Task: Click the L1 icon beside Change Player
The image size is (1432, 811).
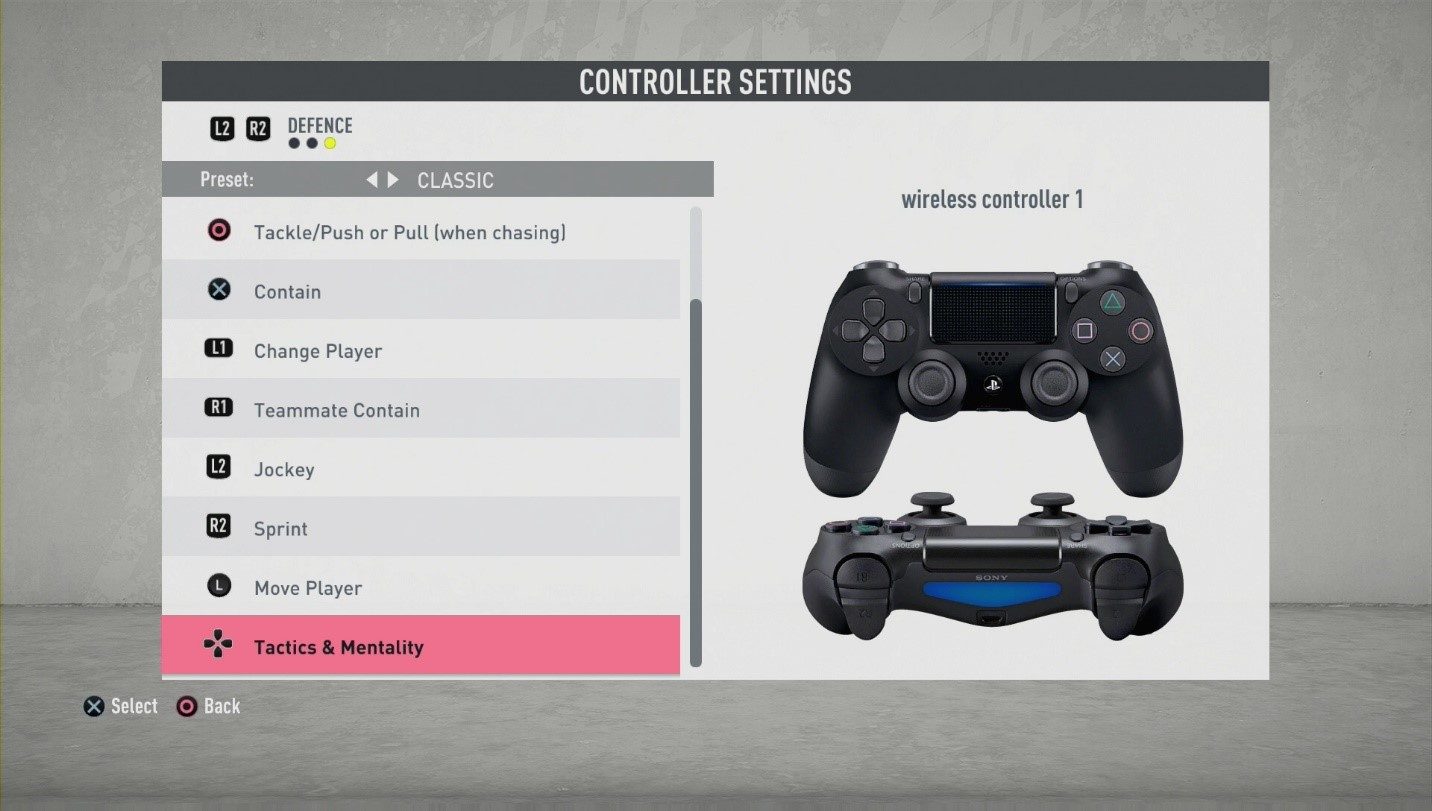Action: coord(218,348)
